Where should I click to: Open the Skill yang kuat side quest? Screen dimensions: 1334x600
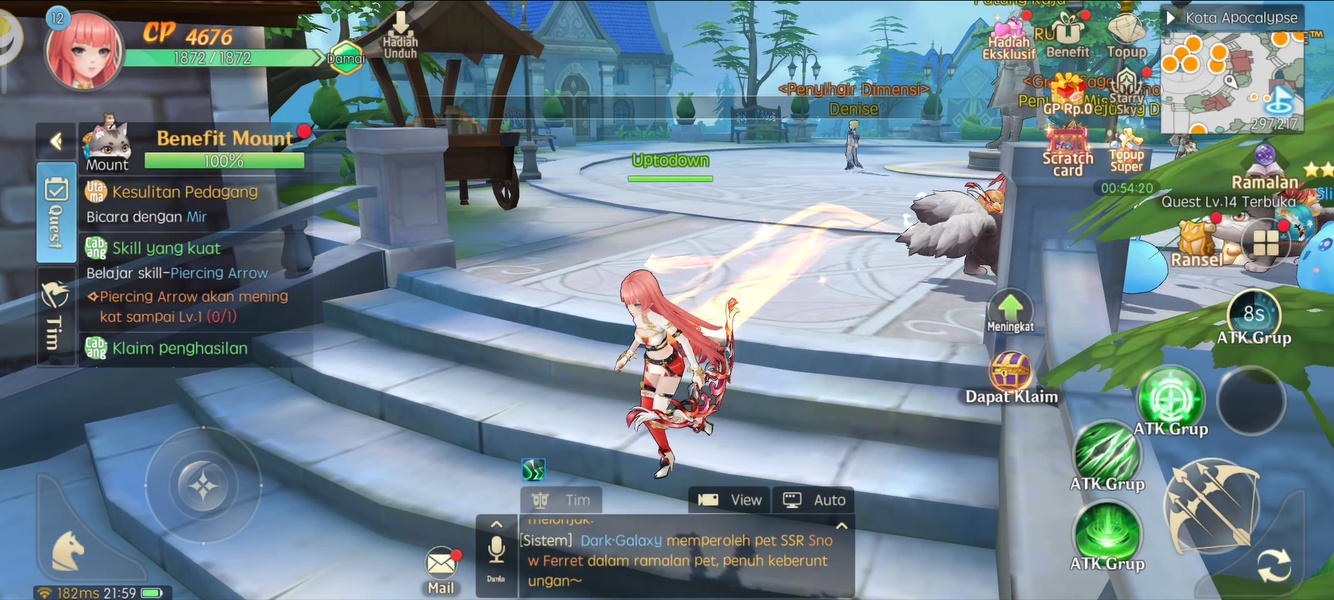pyautogui.click(x=166, y=248)
